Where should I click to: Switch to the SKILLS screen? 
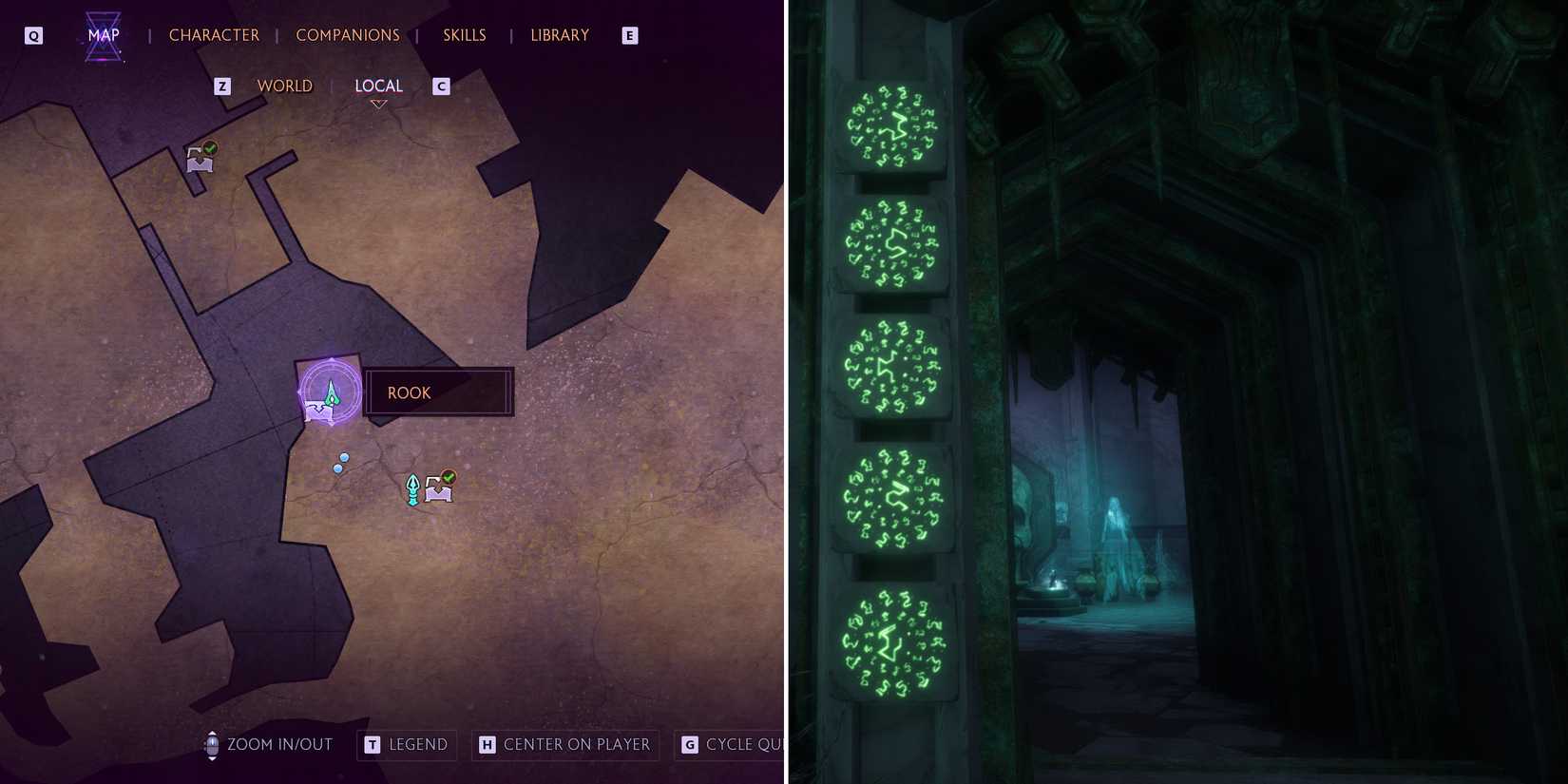click(464, 34)
